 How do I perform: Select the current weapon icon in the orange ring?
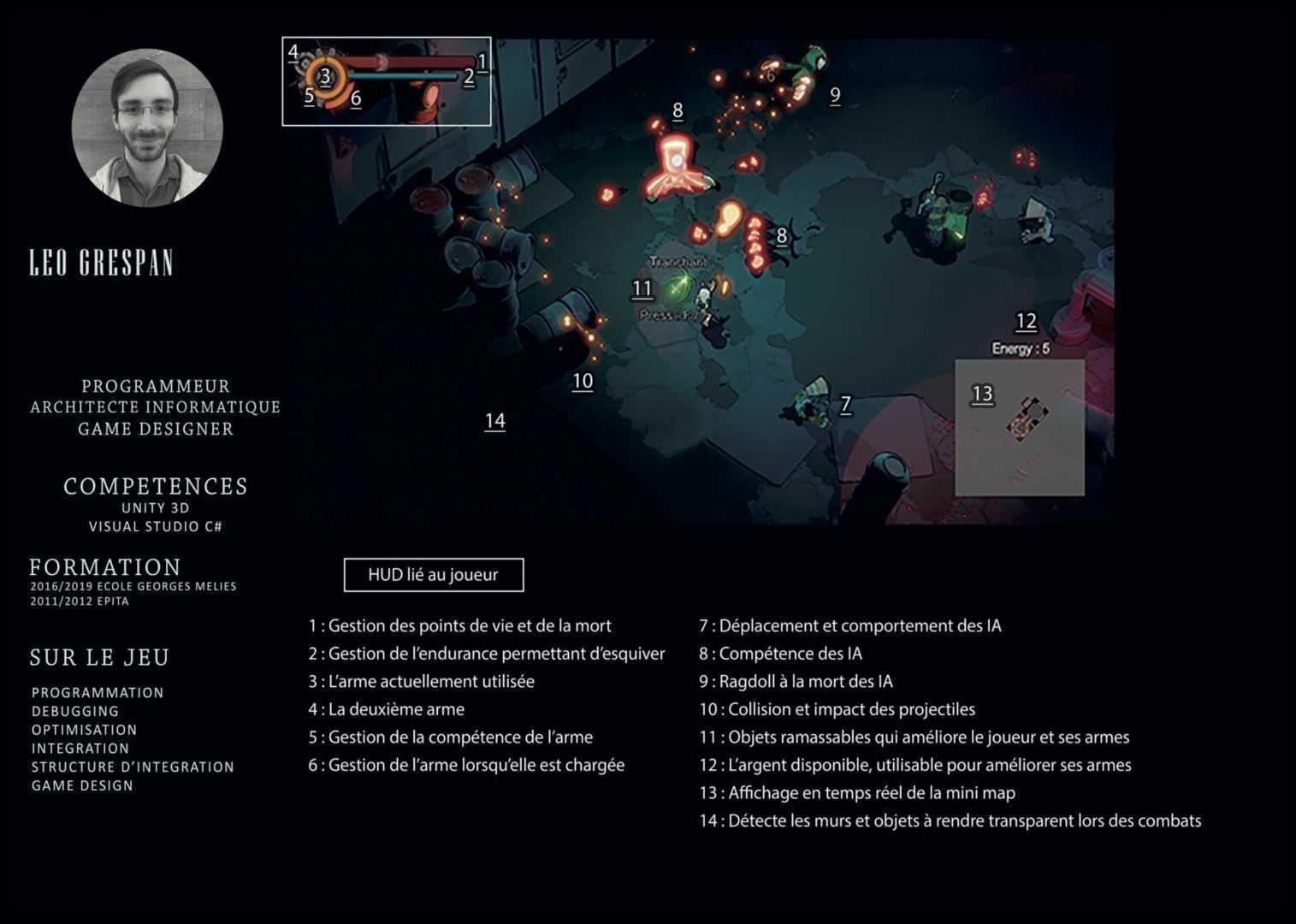325,78
